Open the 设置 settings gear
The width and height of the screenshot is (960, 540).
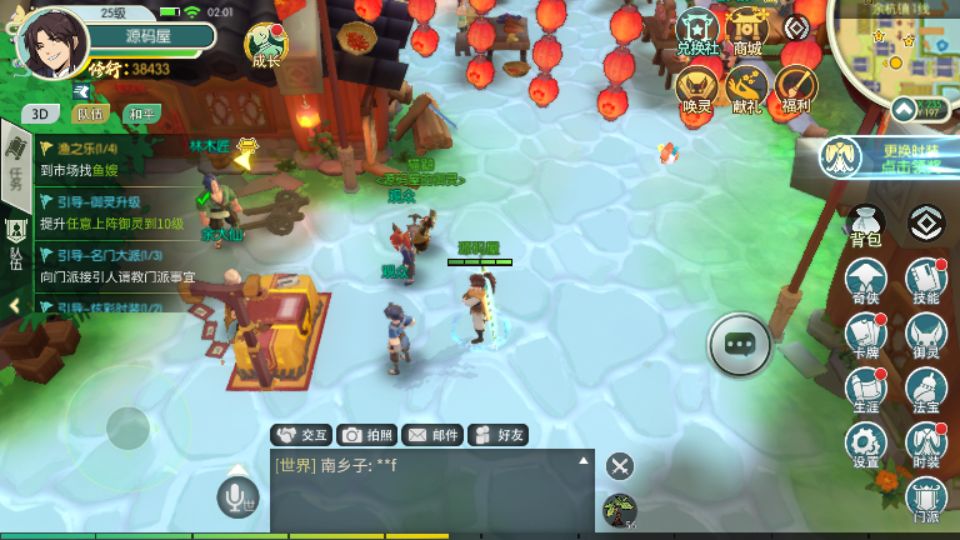pyautogui.click(x=866, y=443)
